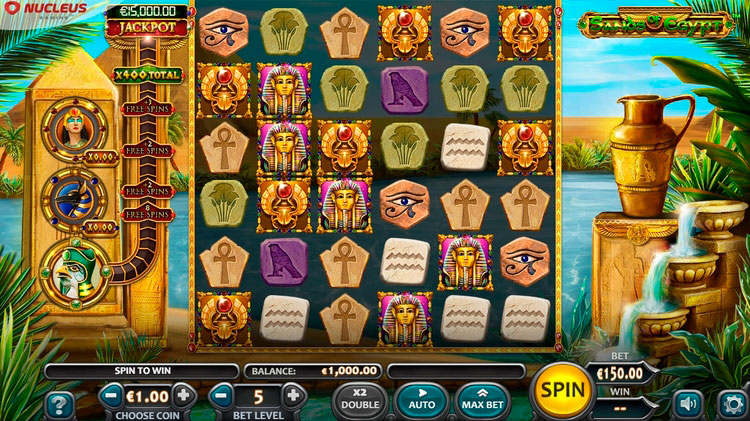Toggle the sound speaker icon
Viewport: 750px width, 421px height.
(x=688, y=403)
